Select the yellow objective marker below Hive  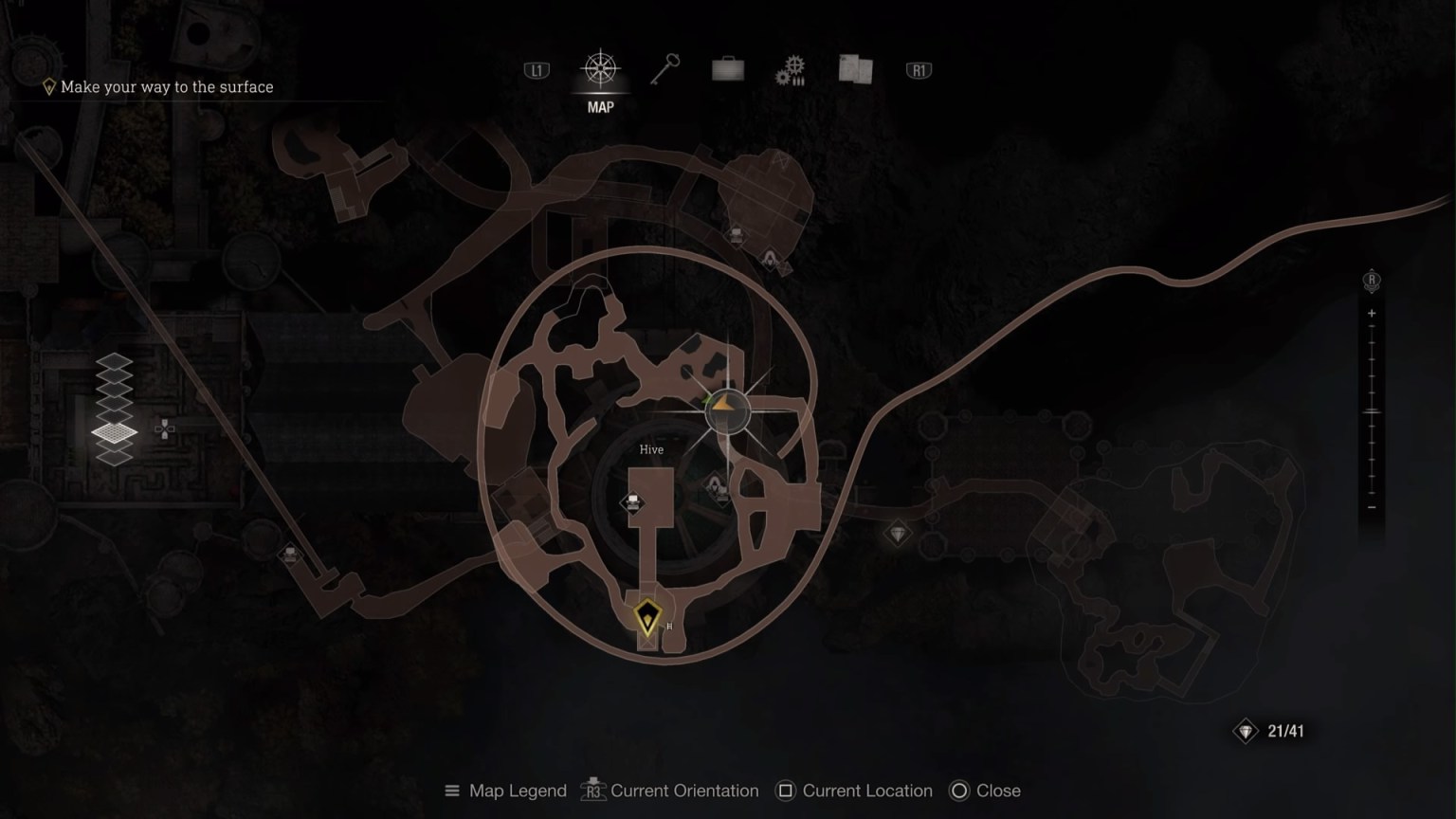pyautogui.click(x=648, y=617)
